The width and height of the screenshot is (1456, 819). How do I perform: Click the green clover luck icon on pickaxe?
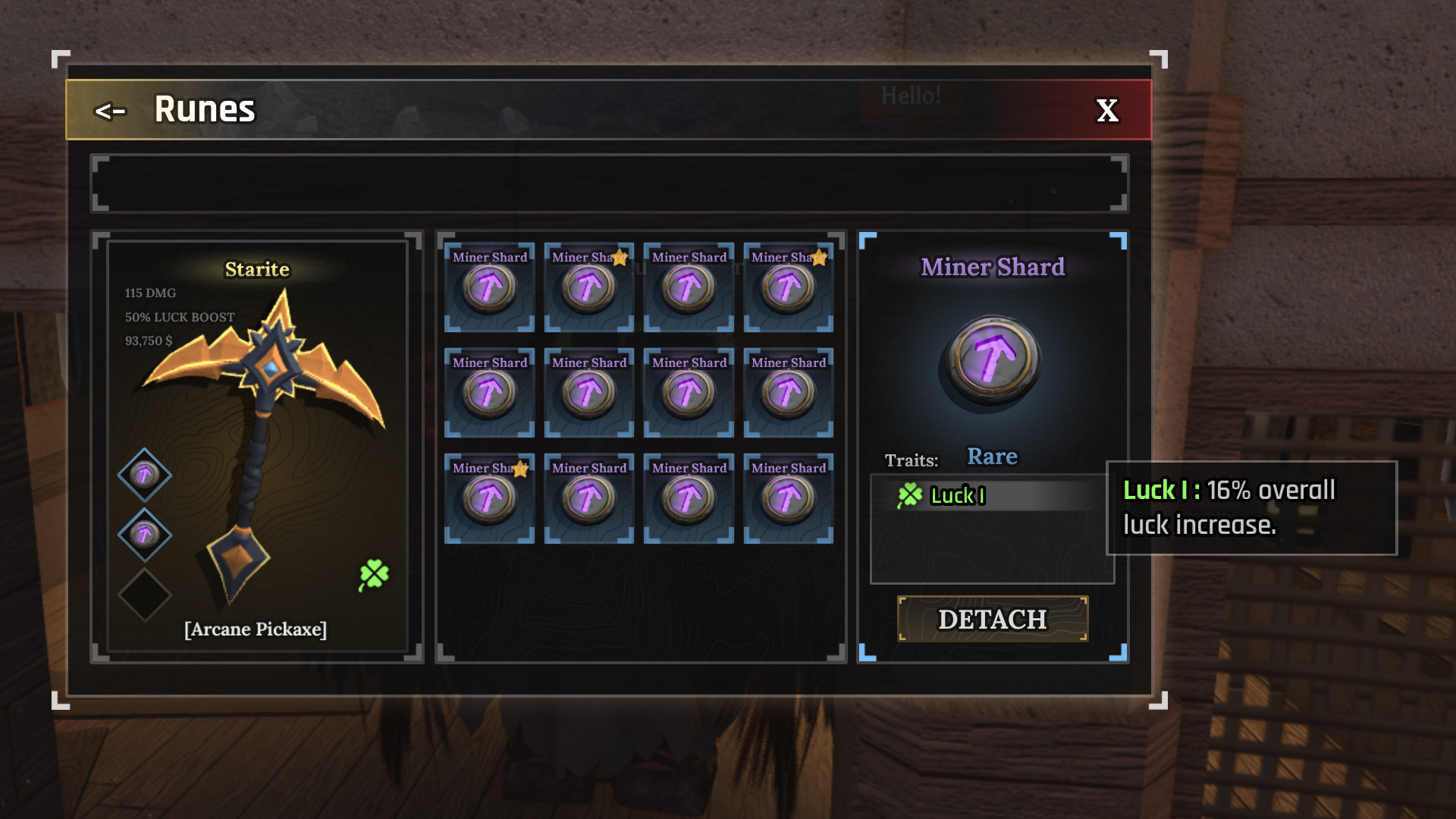click(x=374, y=575)
